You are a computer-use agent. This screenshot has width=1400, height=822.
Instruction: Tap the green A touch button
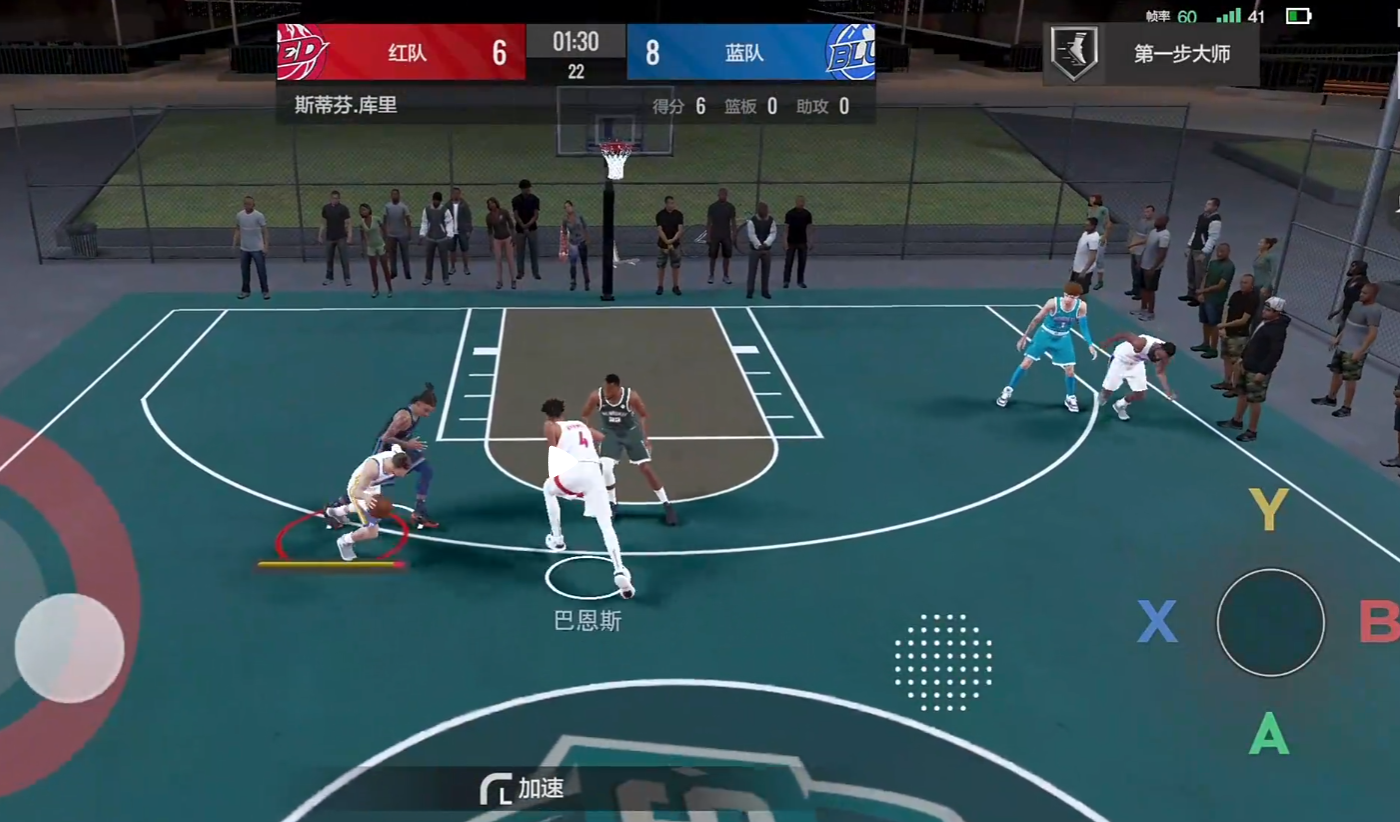(1268, 736)
